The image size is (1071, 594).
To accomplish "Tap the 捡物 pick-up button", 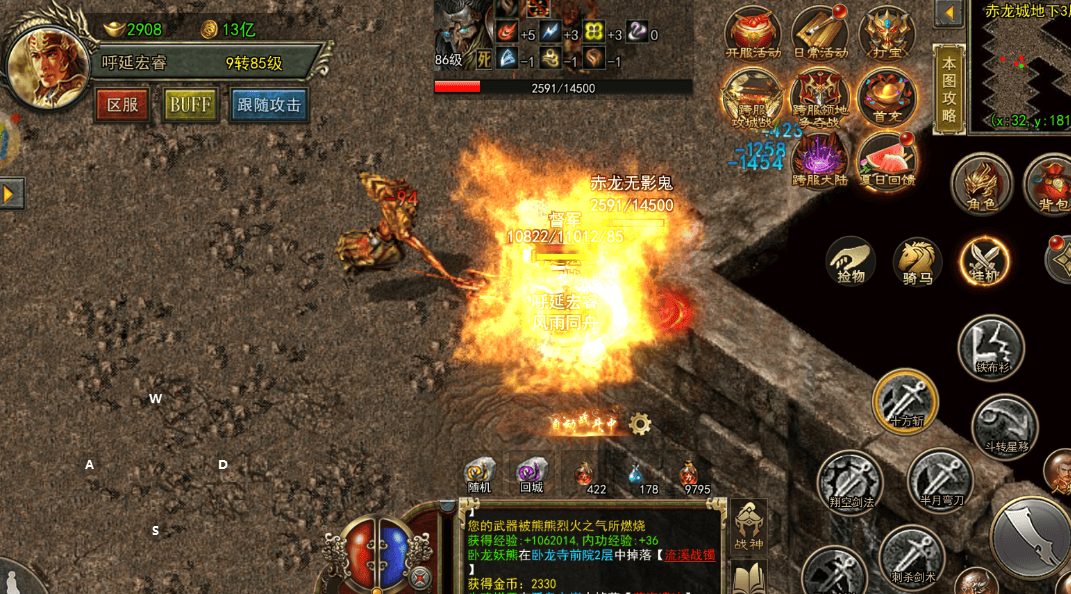I will click(851, 262).
